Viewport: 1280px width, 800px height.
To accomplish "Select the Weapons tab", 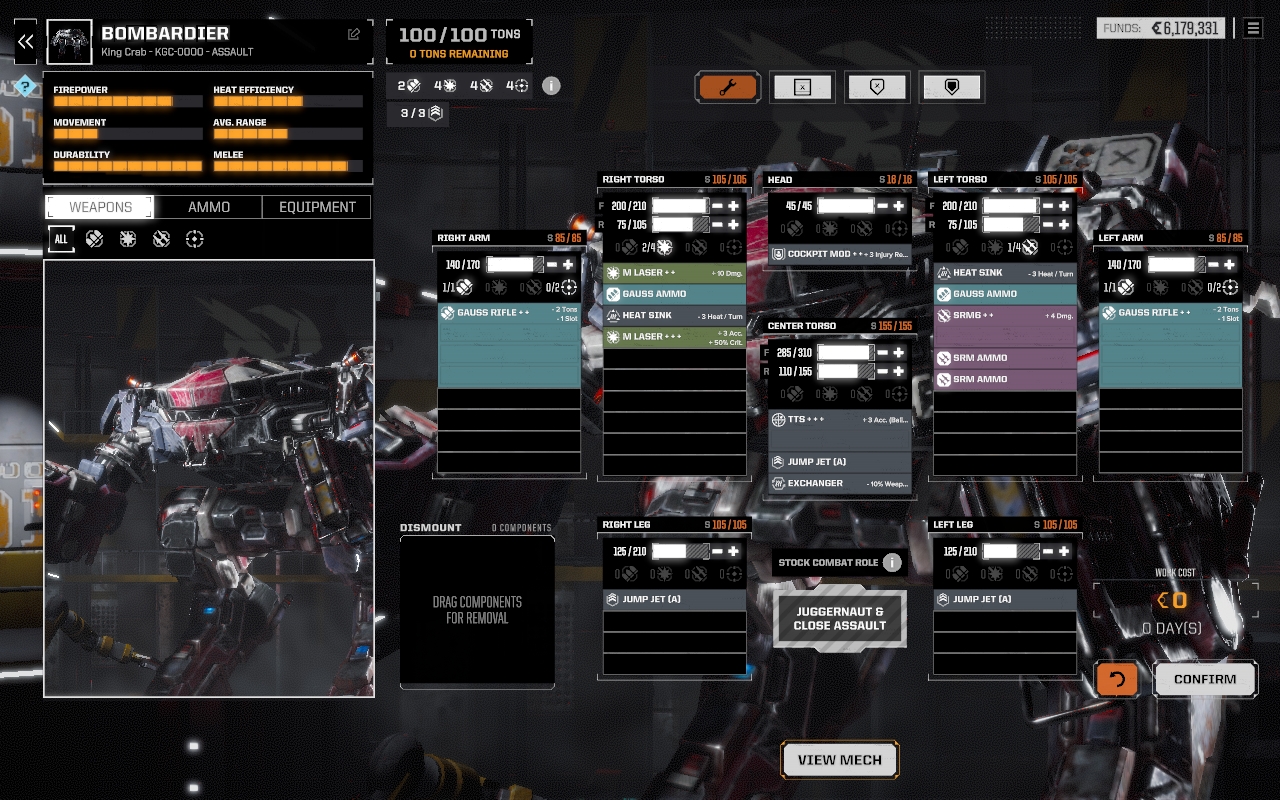I will 100,207.
